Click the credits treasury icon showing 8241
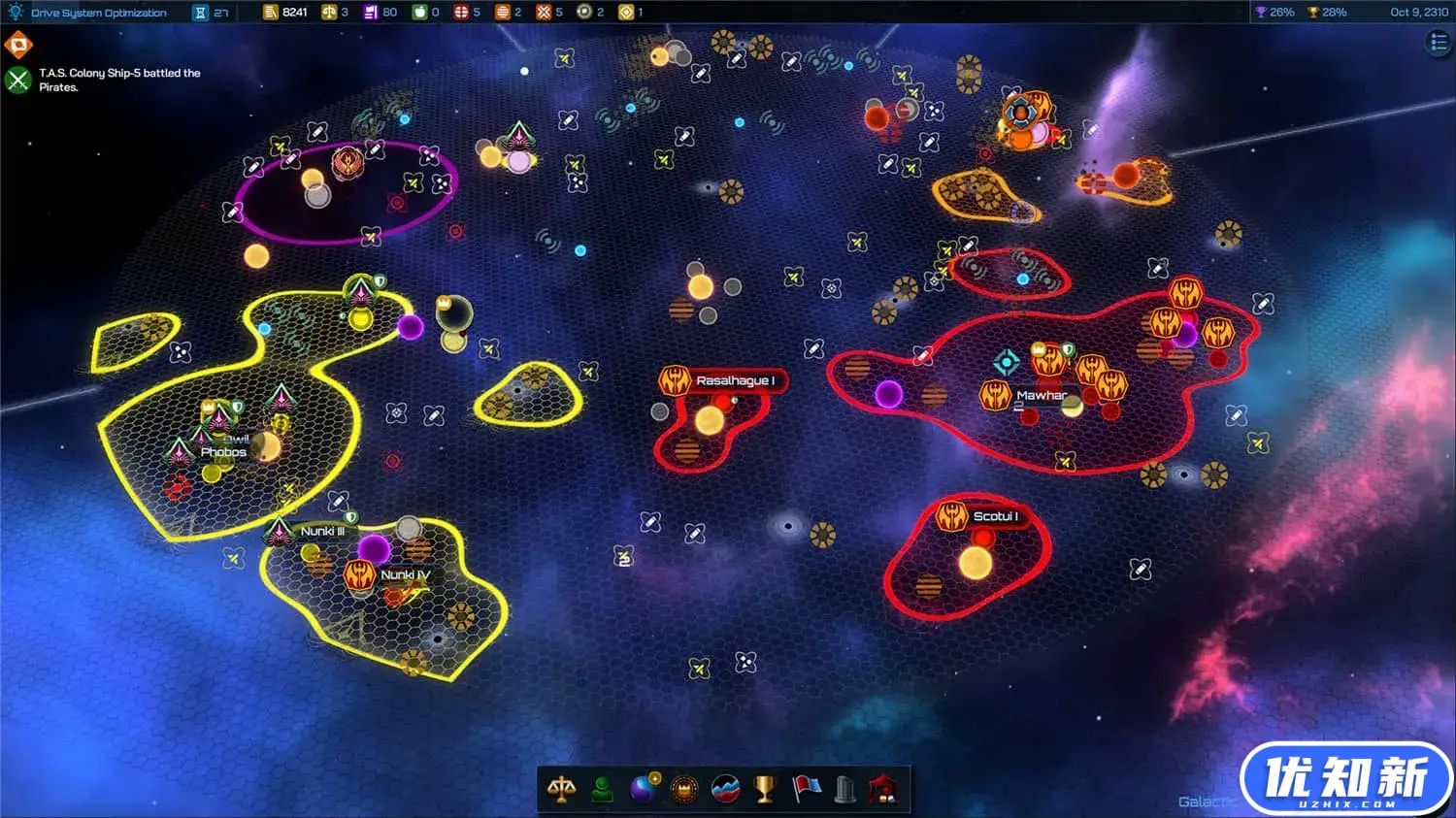Viewport: 1456px width, 818px height. tap(272, 13)
